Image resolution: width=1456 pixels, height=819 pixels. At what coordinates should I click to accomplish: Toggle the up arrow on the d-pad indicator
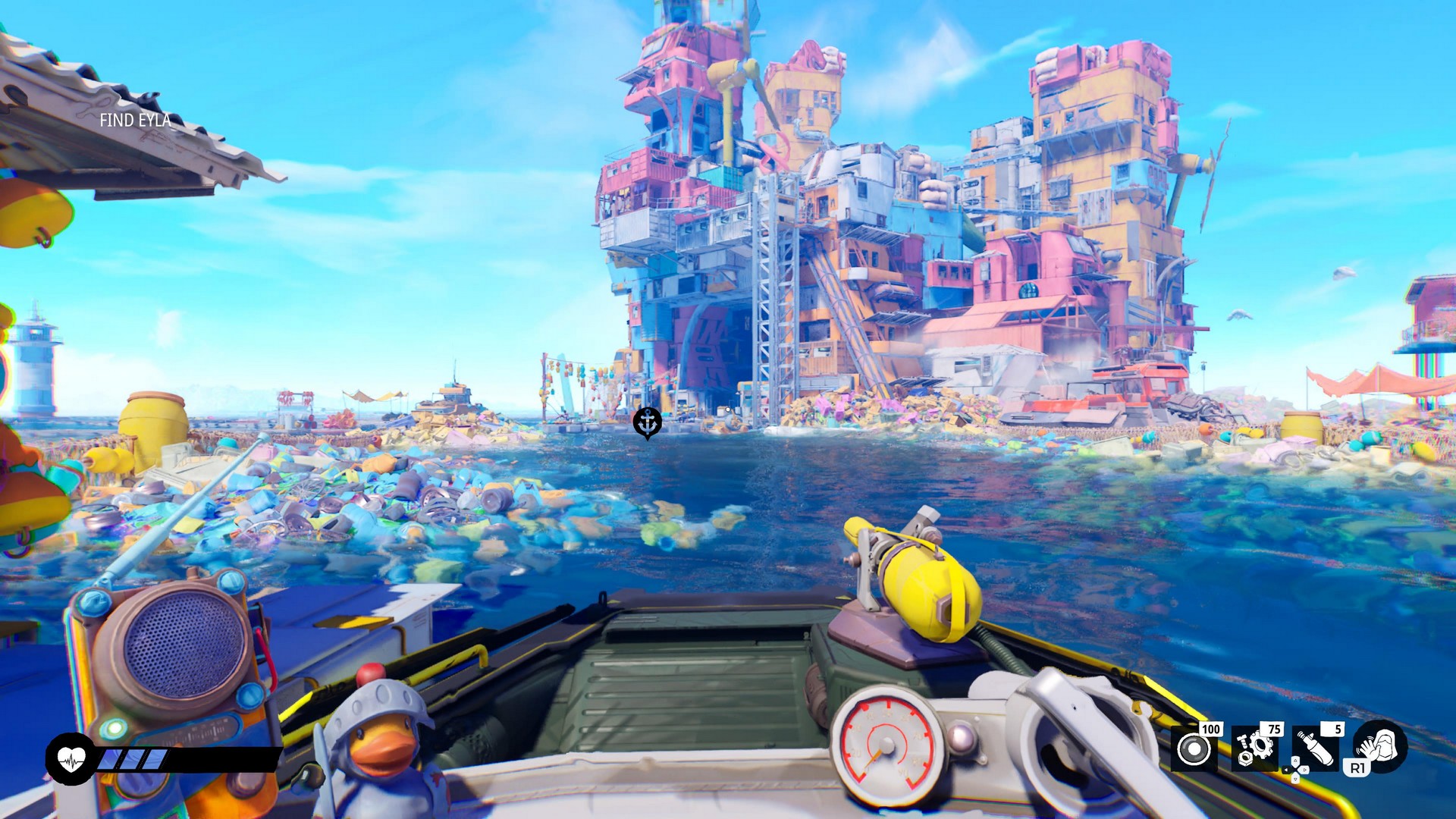1295,761
